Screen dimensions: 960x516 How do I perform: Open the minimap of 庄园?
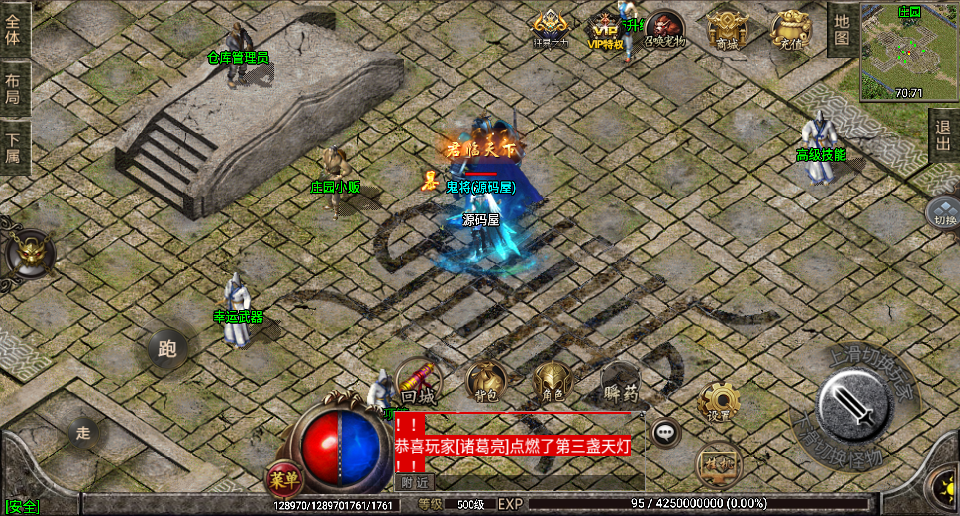(x=908, y=50)
